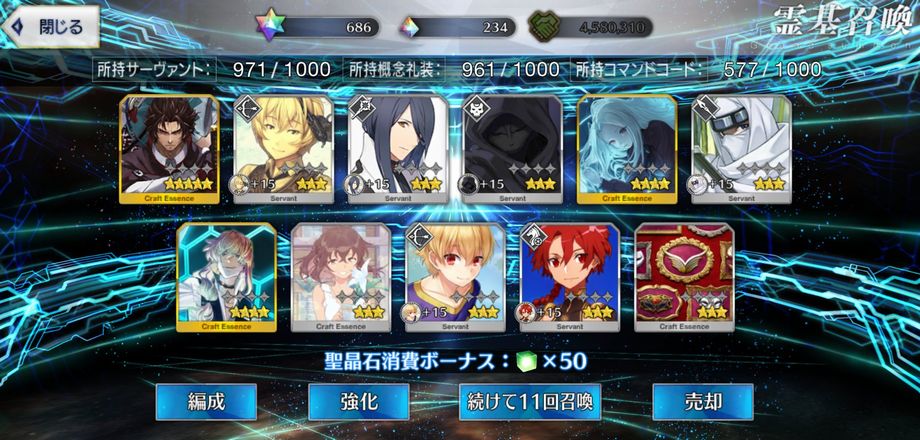Select the blonde boy archer Servant card
920x440 pixels.
point(454,277)
